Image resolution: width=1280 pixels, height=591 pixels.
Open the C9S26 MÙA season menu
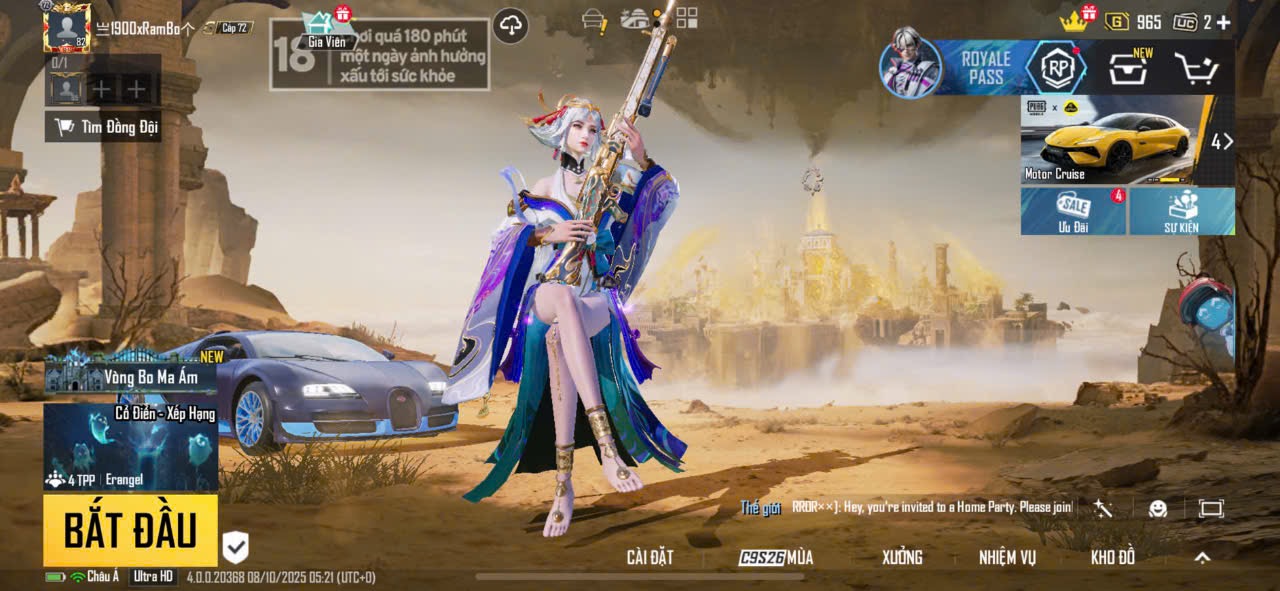776,558
